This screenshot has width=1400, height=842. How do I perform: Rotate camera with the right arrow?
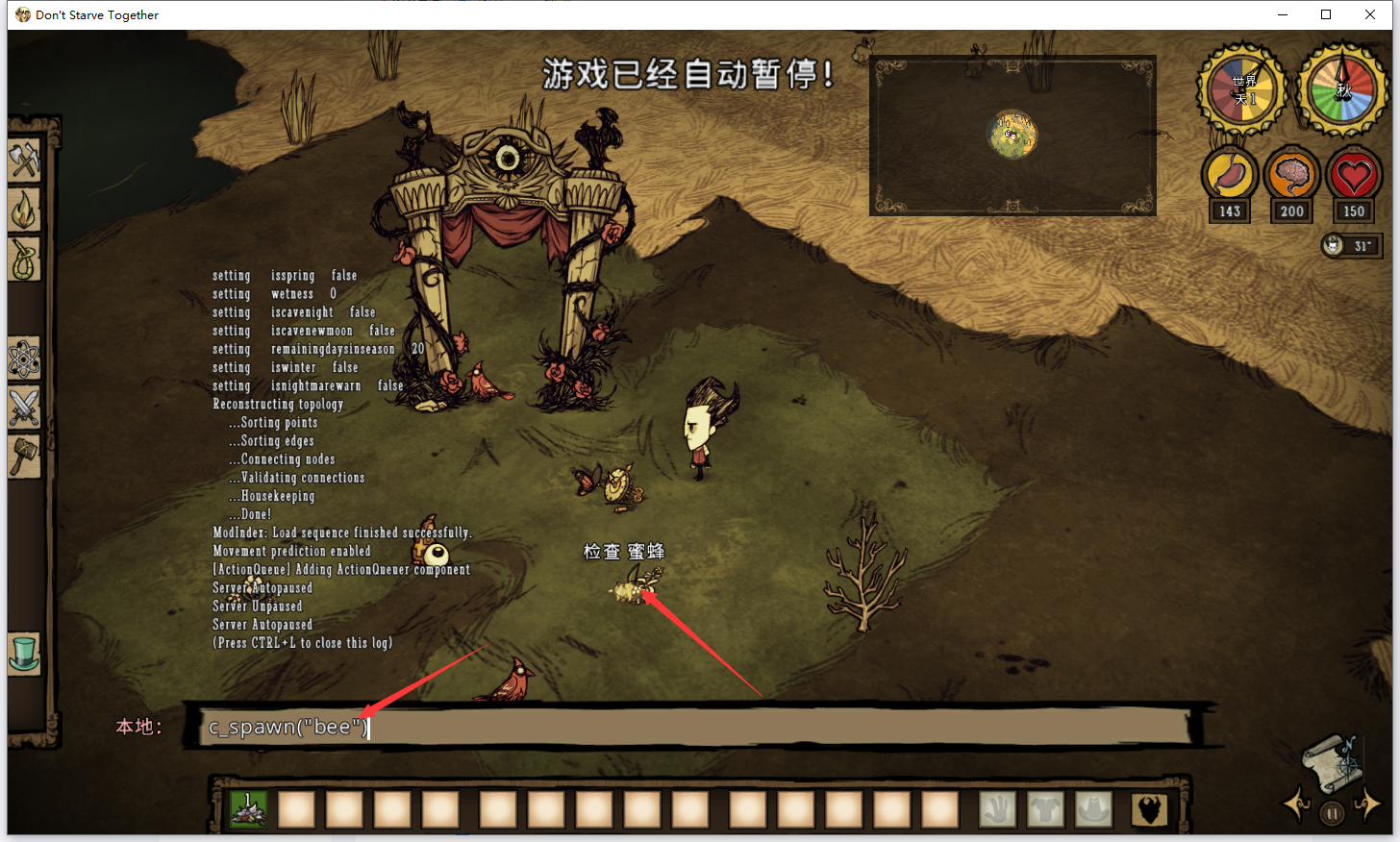1368,803
